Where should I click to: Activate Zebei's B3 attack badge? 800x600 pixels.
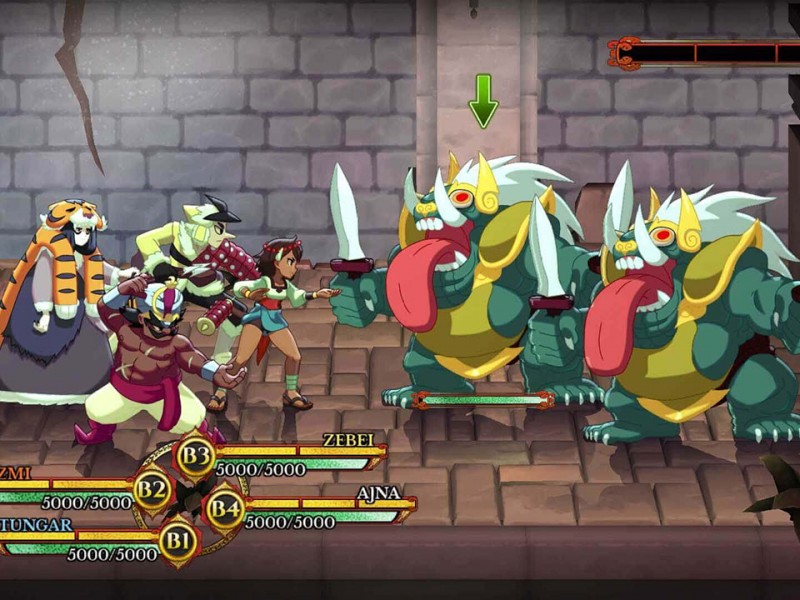pos(196,458)
